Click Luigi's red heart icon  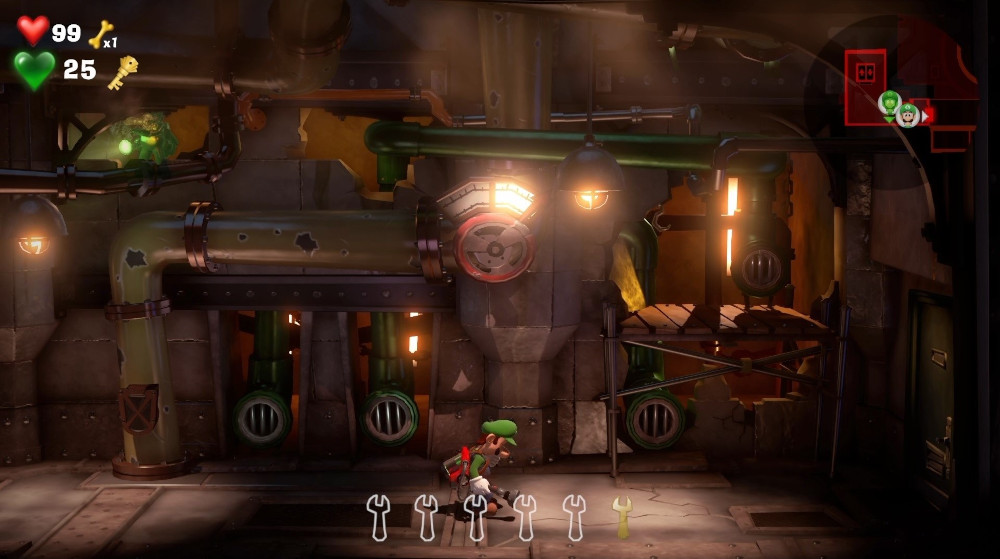click(x=33, y=31)
